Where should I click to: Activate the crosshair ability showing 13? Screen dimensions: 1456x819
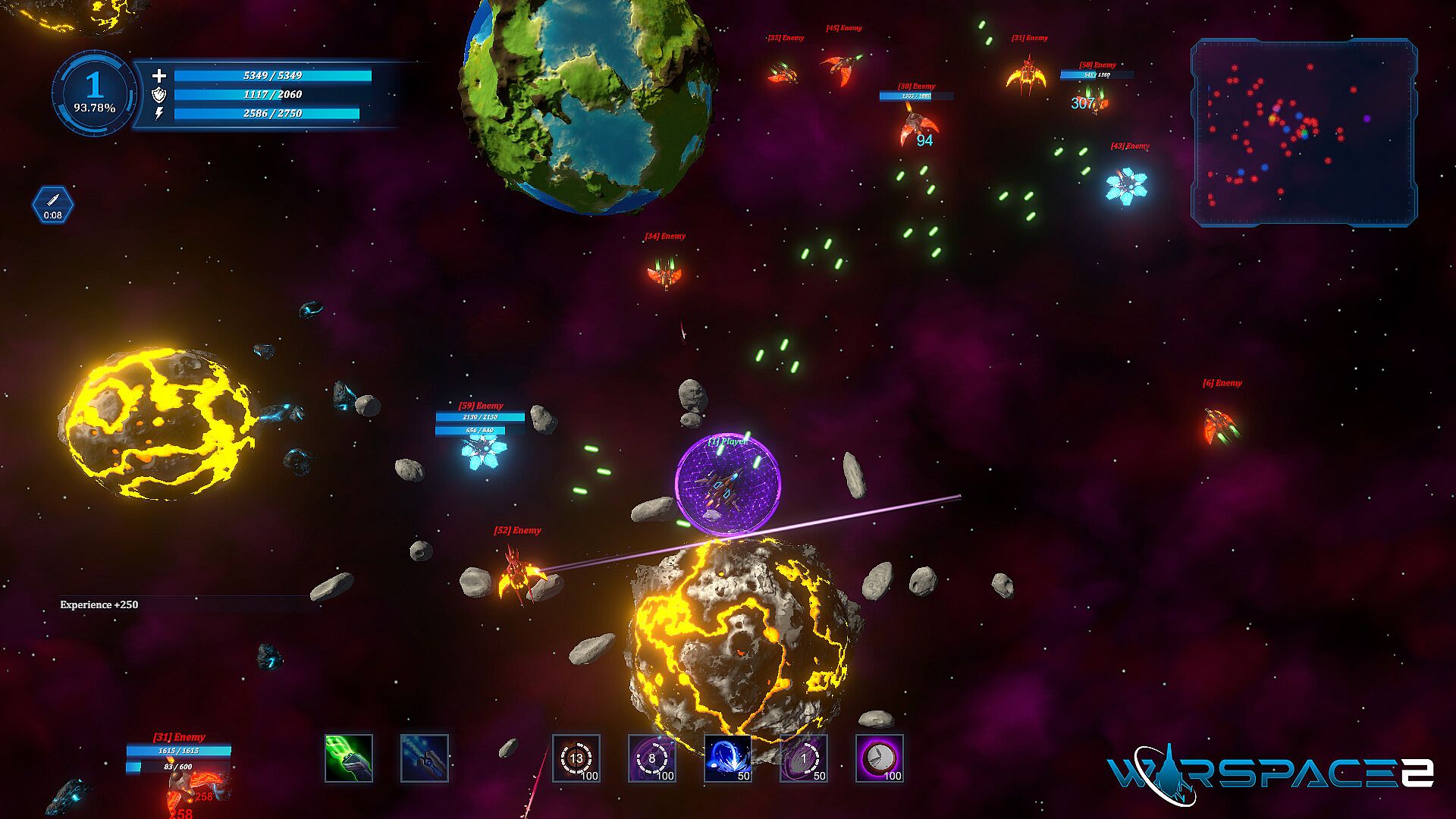coord(576,758)
